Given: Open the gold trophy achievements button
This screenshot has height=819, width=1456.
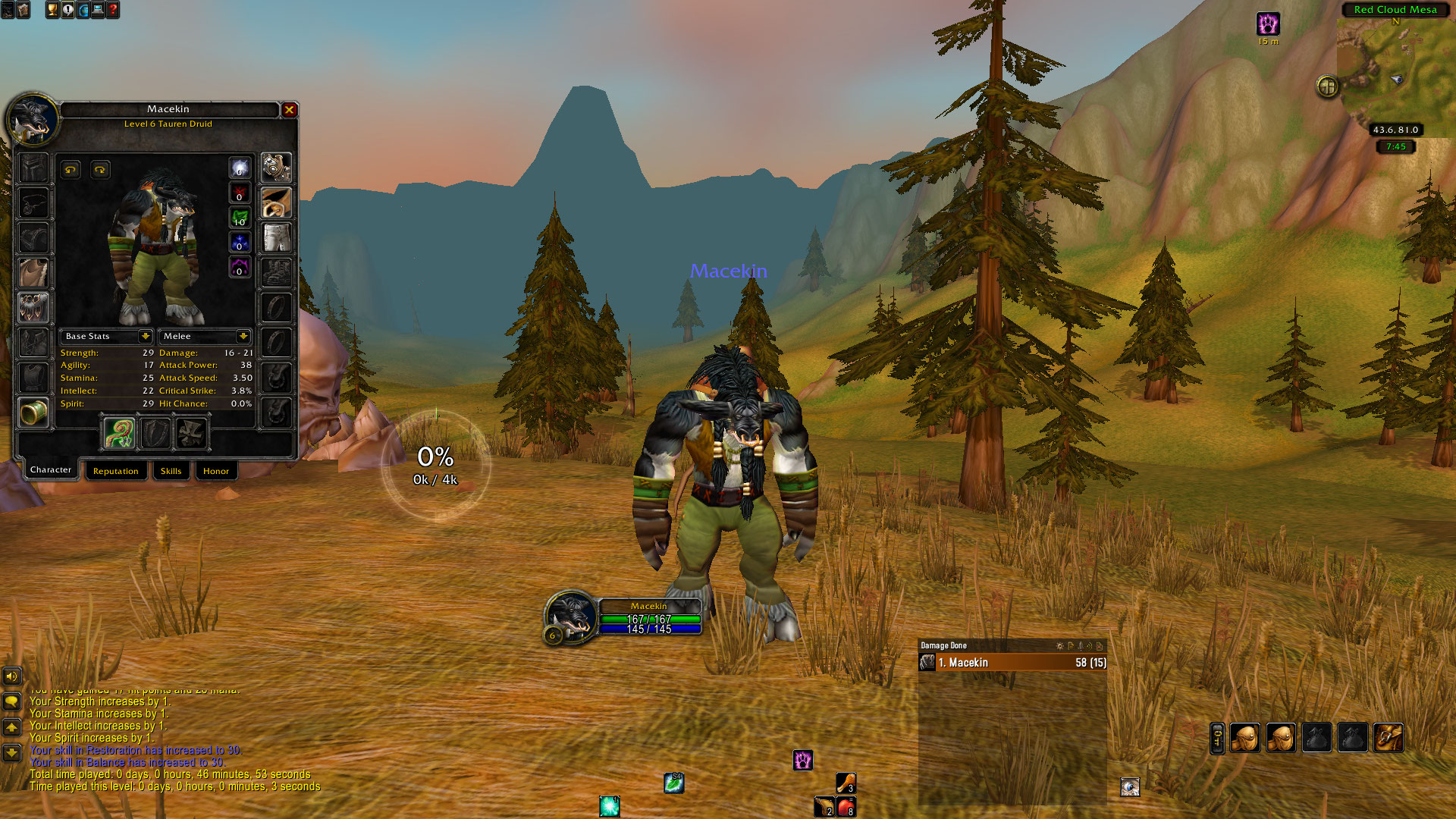Looking at the screenshot, I should coord(52,10).
